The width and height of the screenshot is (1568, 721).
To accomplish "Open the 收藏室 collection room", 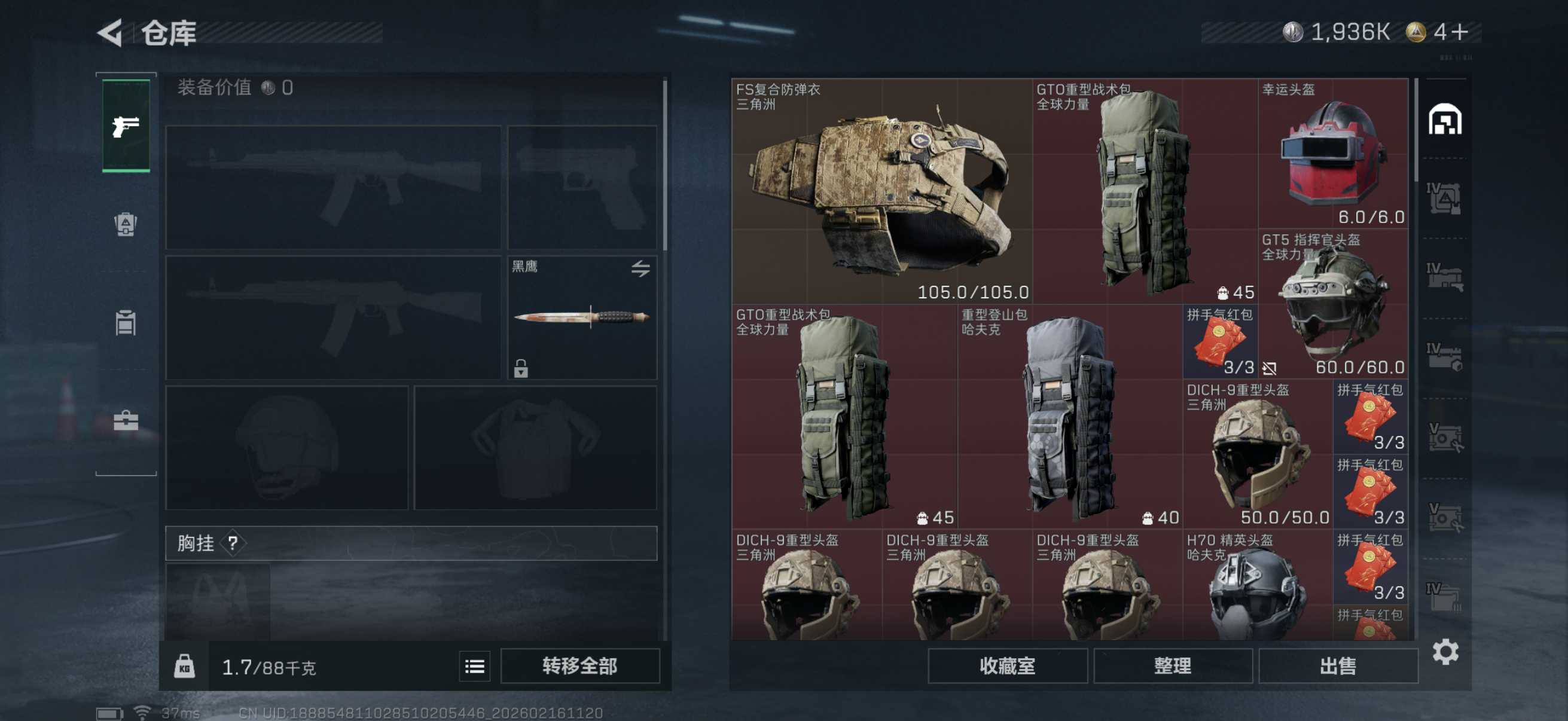I will coord(1007,665).
